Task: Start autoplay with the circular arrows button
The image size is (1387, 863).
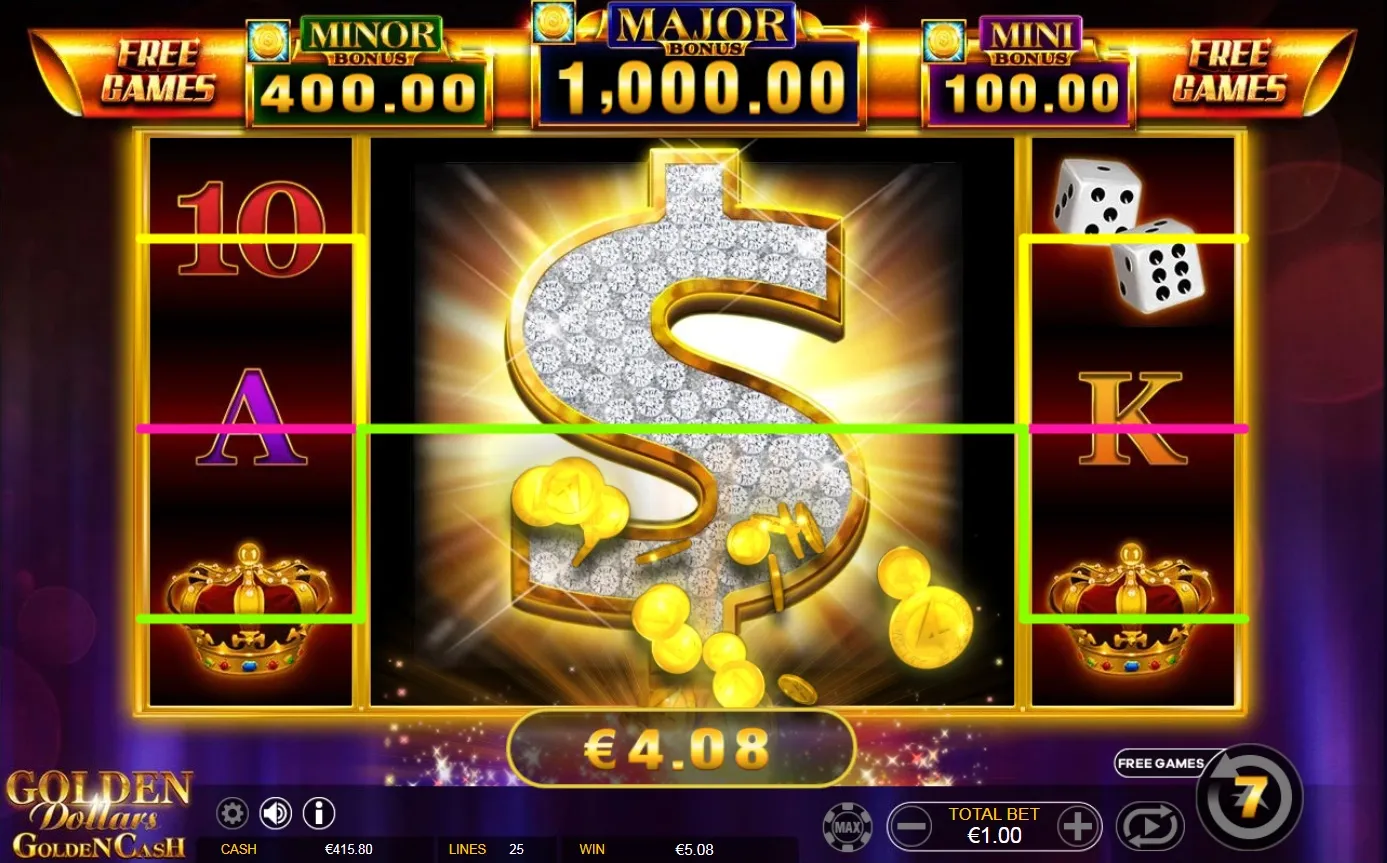Action: click(1150, 824)
